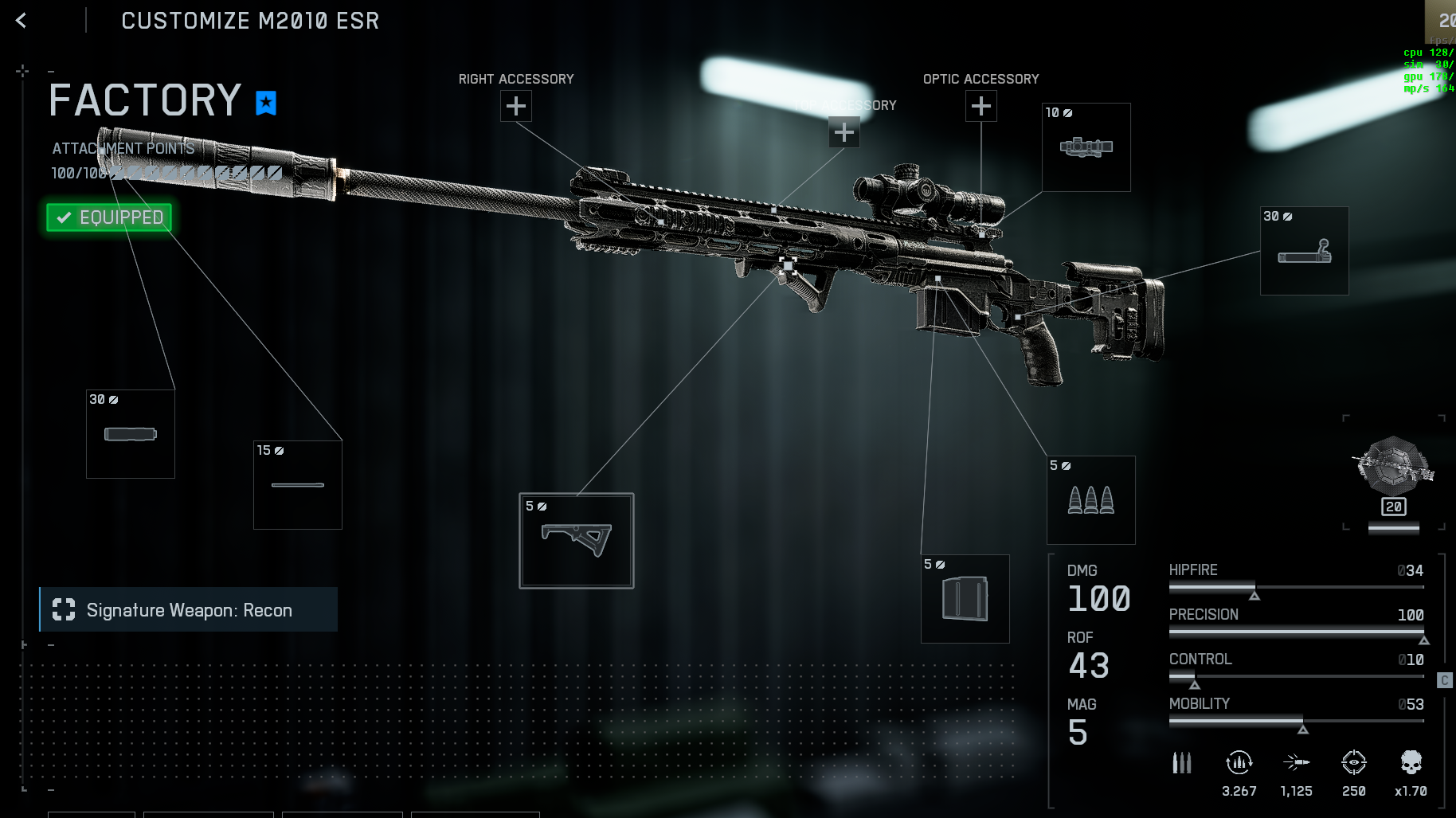The height and width of the screenshot is (818, 1456).
Task: Add an accessory via Optic Accessory plus
Action: pos(980,105)
